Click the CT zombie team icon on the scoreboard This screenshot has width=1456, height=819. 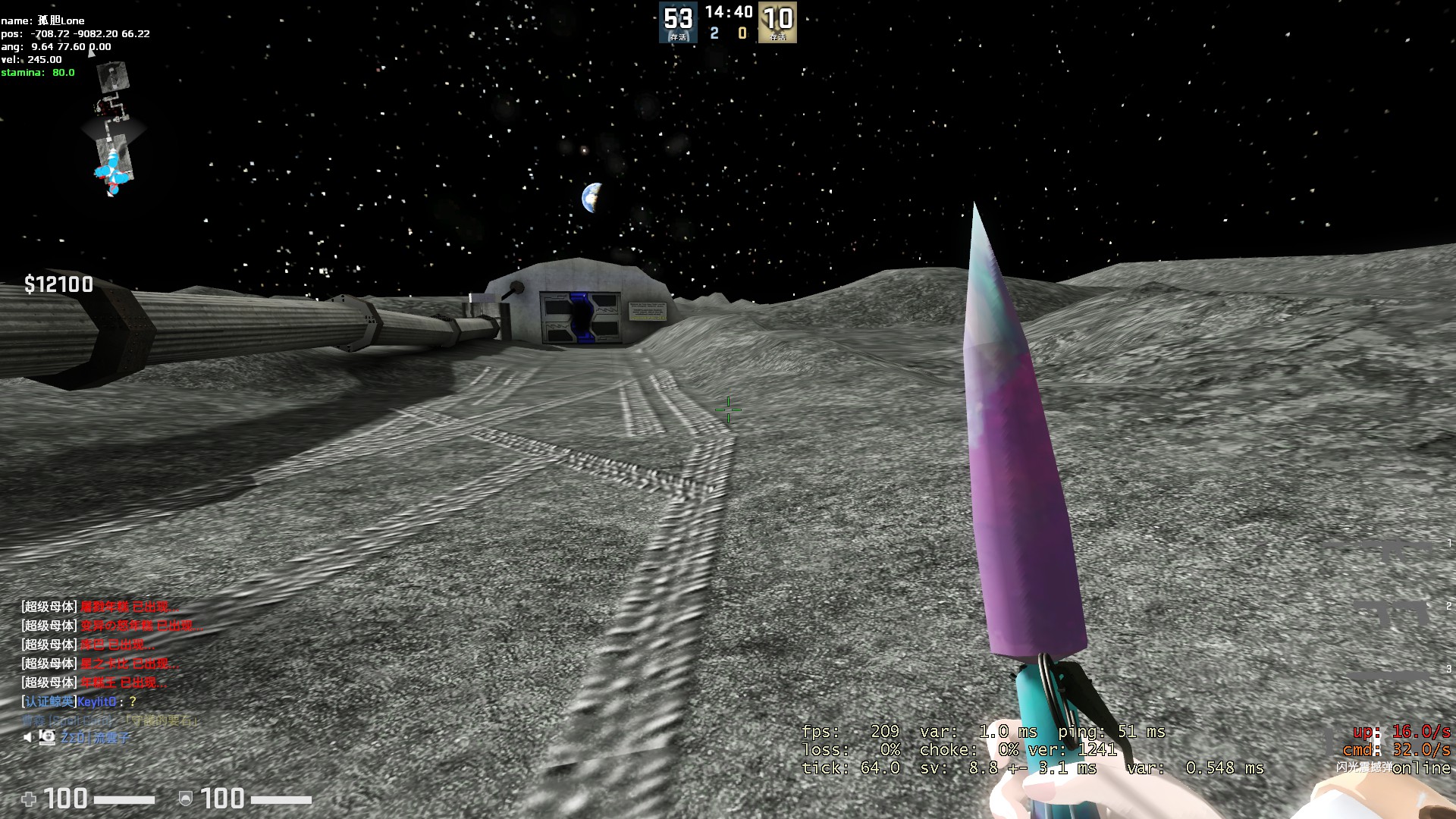click(x=678, y=22)
